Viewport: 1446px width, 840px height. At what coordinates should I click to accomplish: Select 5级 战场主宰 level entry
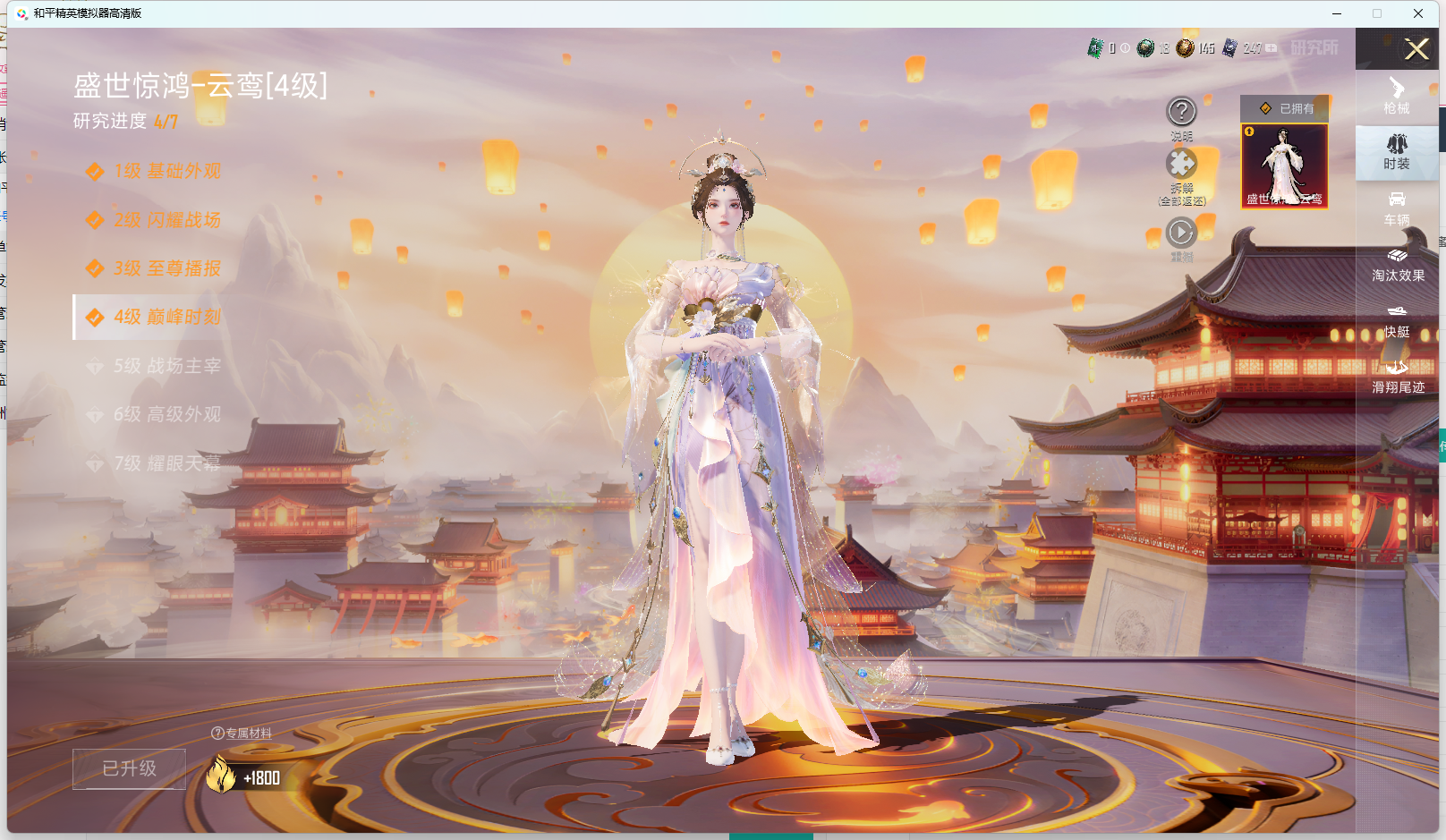(x=159, y=365)
